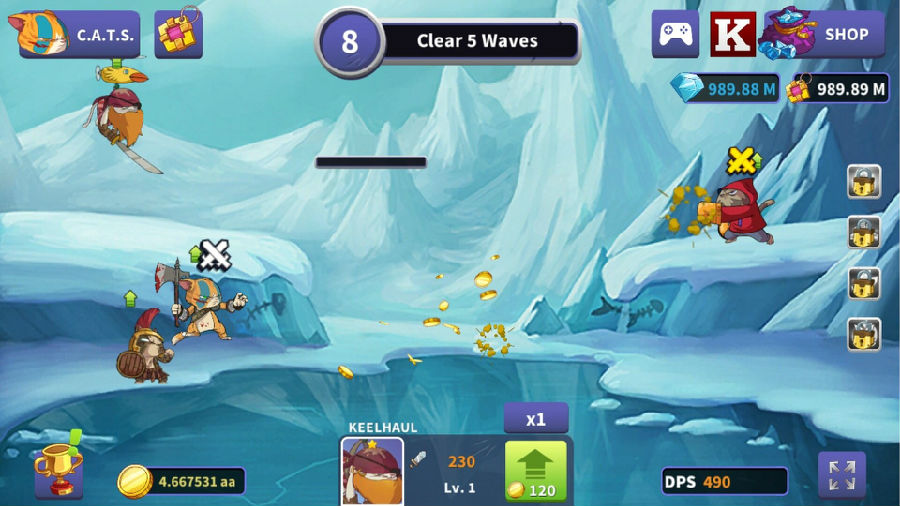Open the SHOP
Viewport: 900px width, 506px height.
[828, 34]
